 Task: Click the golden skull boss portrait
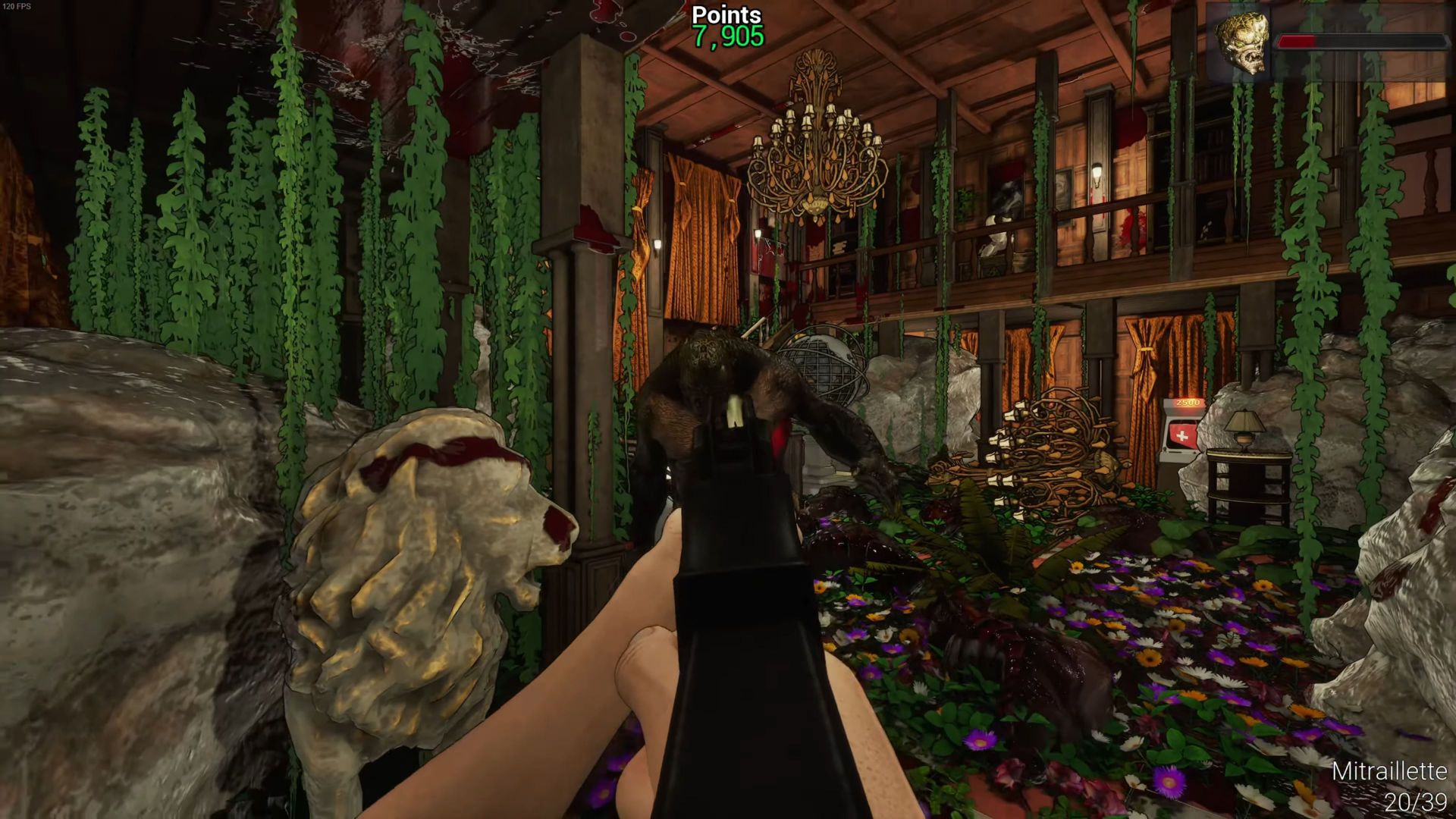click(1241, 44)
